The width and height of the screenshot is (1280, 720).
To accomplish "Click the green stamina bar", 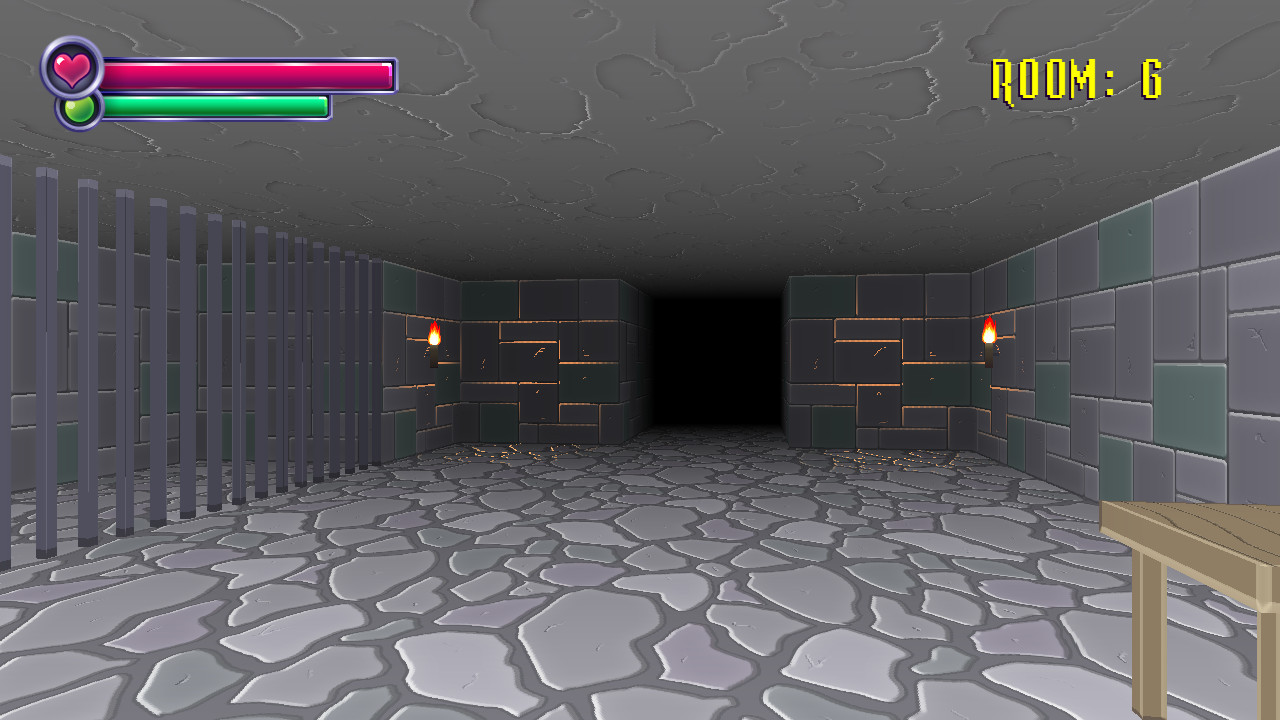I will [x=215, y=104].
